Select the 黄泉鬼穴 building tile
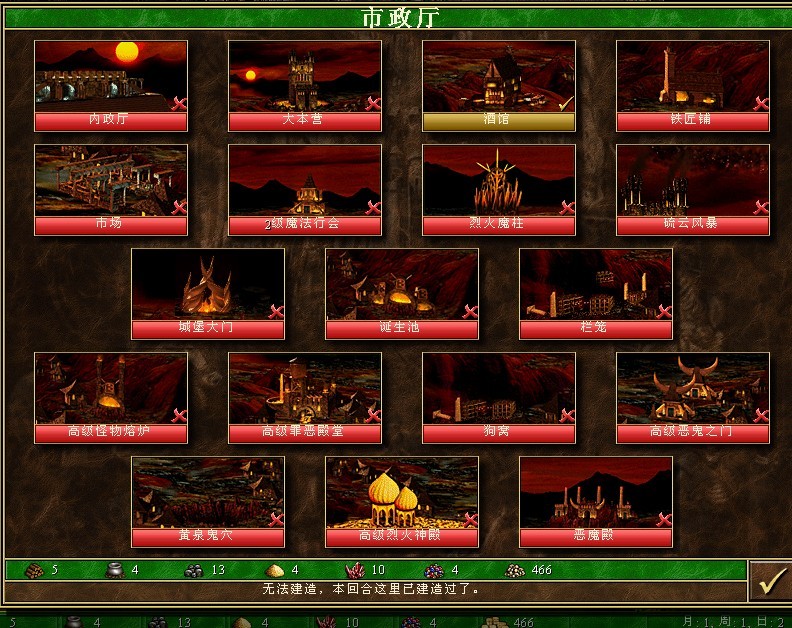 tap(208, 502)
